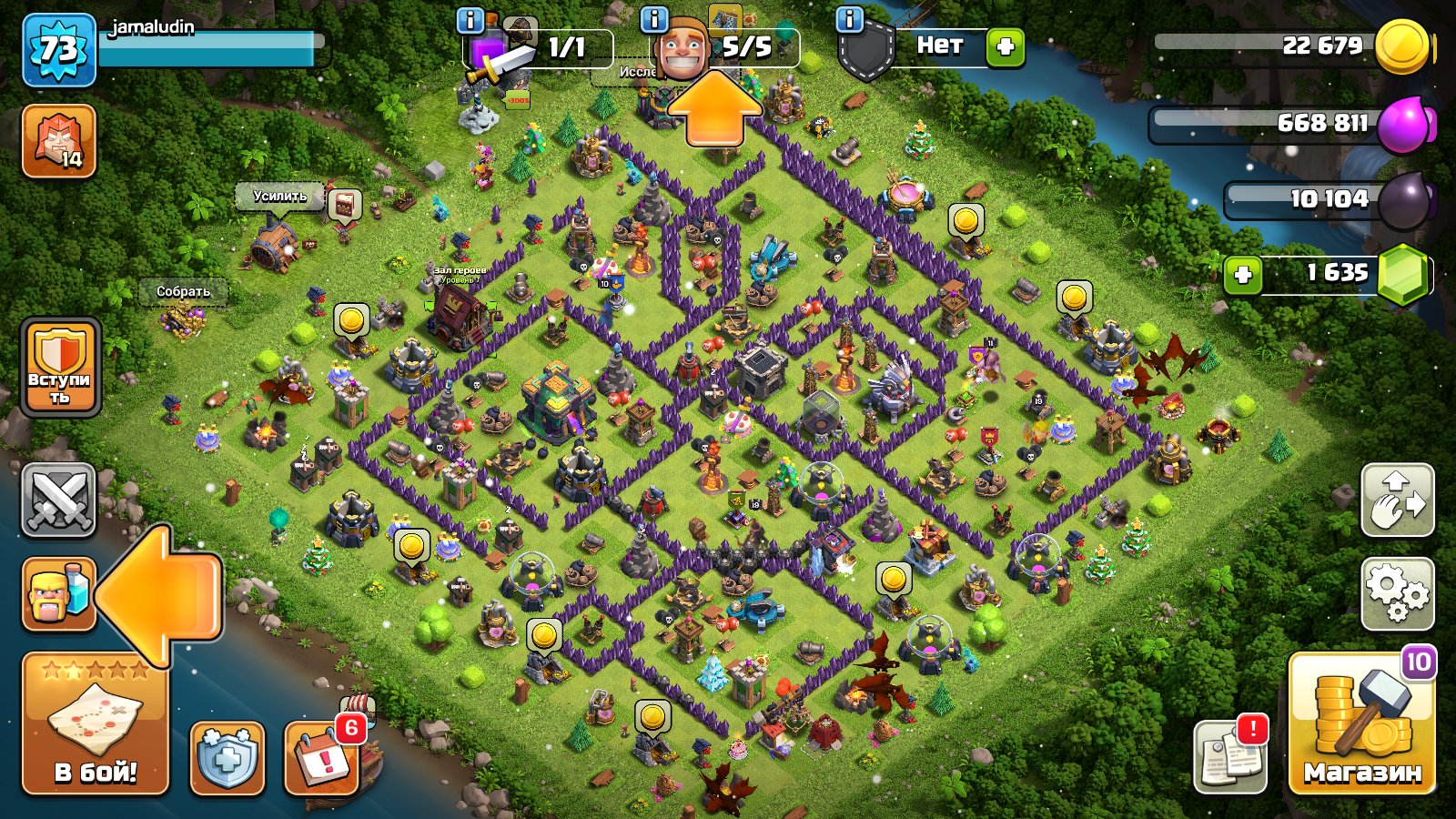Open the Магазин shop
The image size is (1456, 819).
[1361, 723]
